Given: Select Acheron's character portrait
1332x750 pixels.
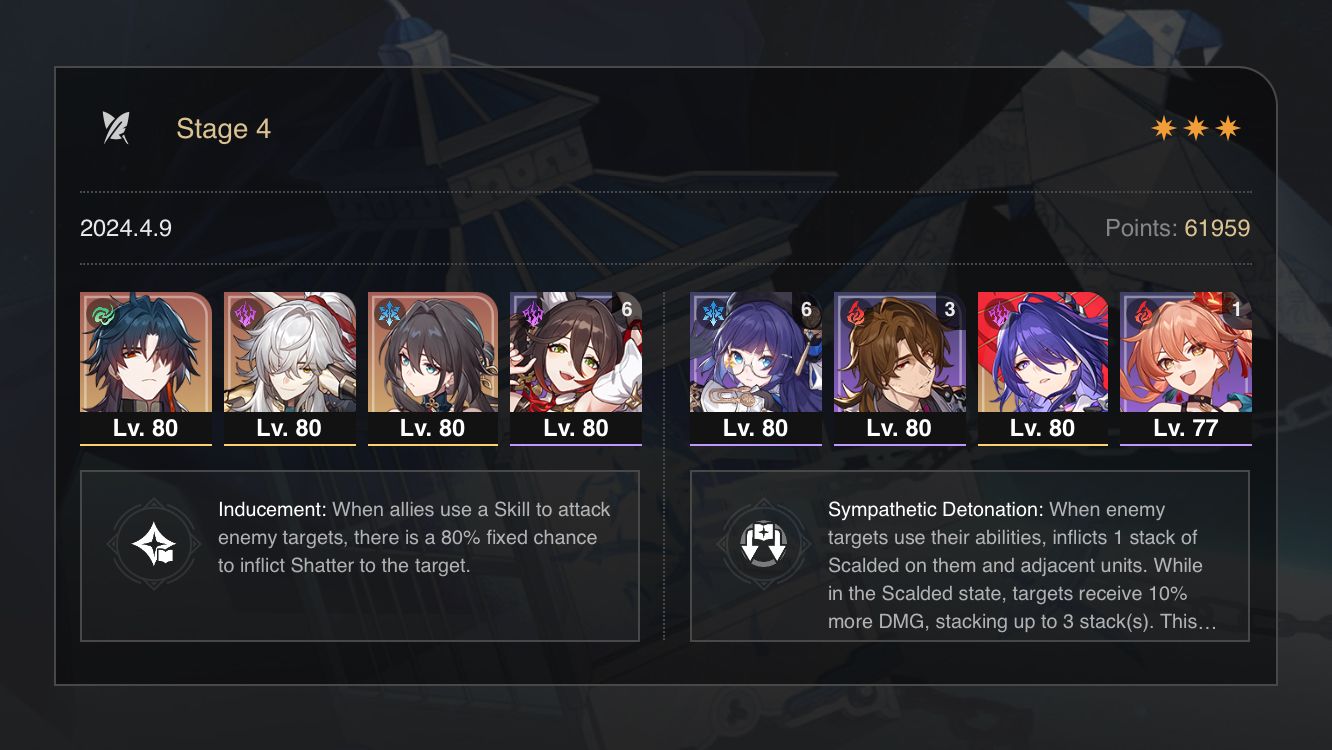Looking at the screenshot, I should pyautogui.click(x=1043, y=355).
